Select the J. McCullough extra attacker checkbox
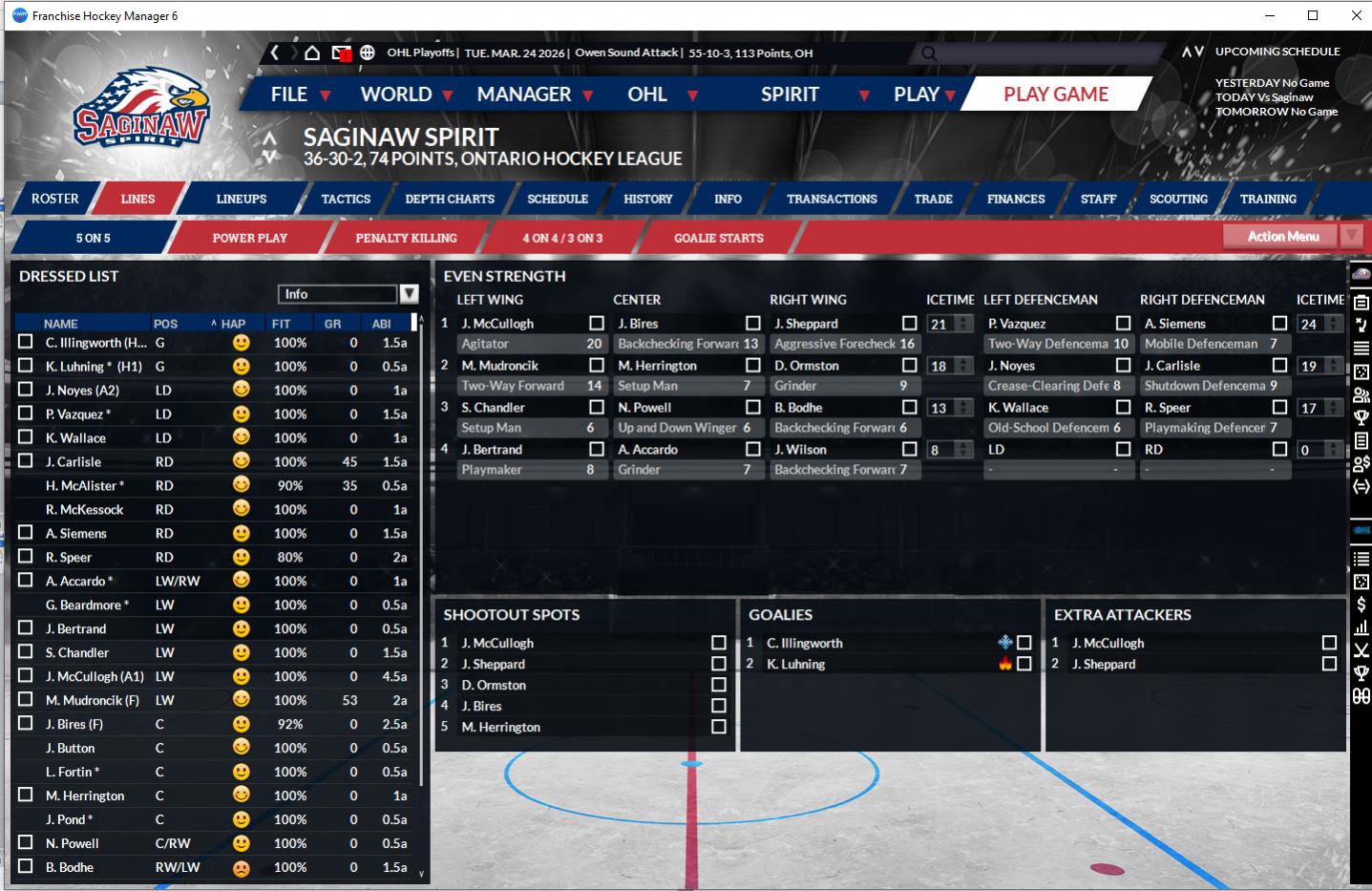1372x891 pixels. tap(1329, 643)
